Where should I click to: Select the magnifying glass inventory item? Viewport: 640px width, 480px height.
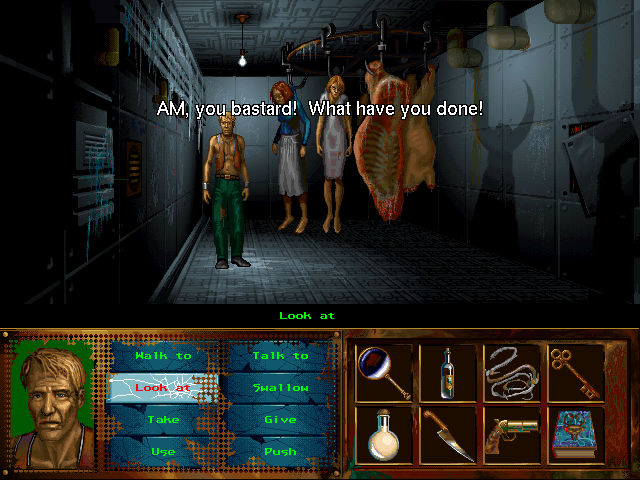click(384, 373)
